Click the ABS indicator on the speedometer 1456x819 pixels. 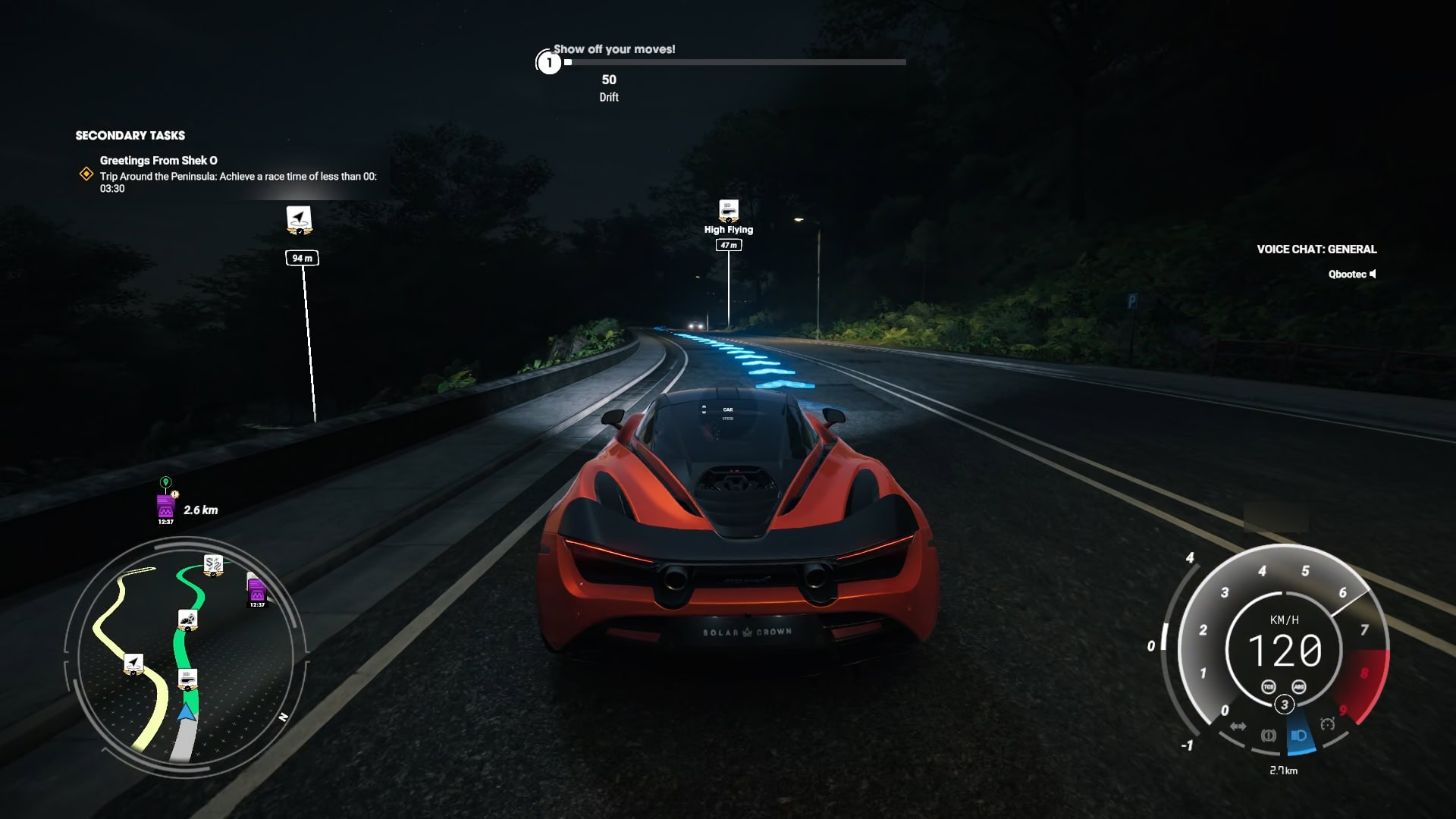tap(1300, 687)
